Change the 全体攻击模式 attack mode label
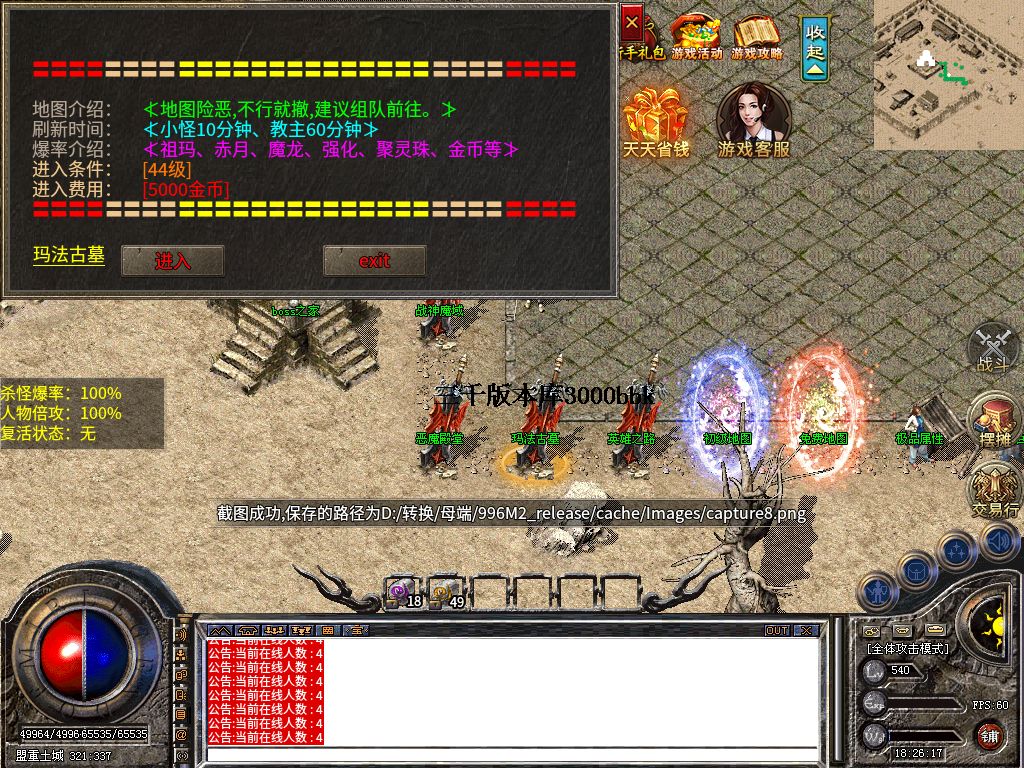 click(x=908, y=648)
